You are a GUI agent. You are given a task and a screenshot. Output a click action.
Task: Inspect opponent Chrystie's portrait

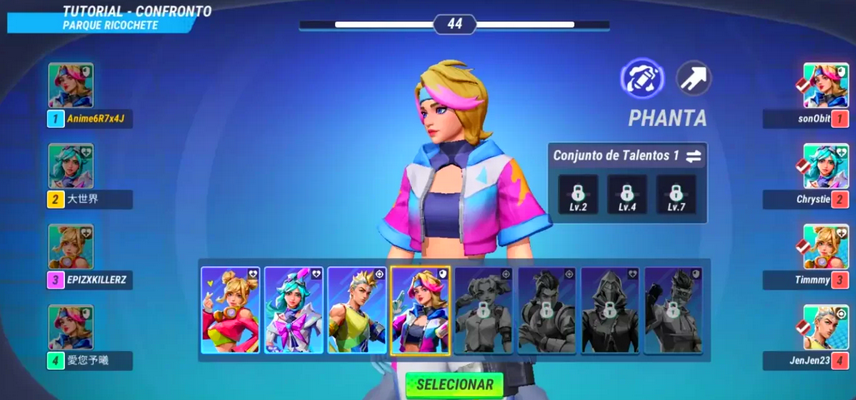pos(826,167)
